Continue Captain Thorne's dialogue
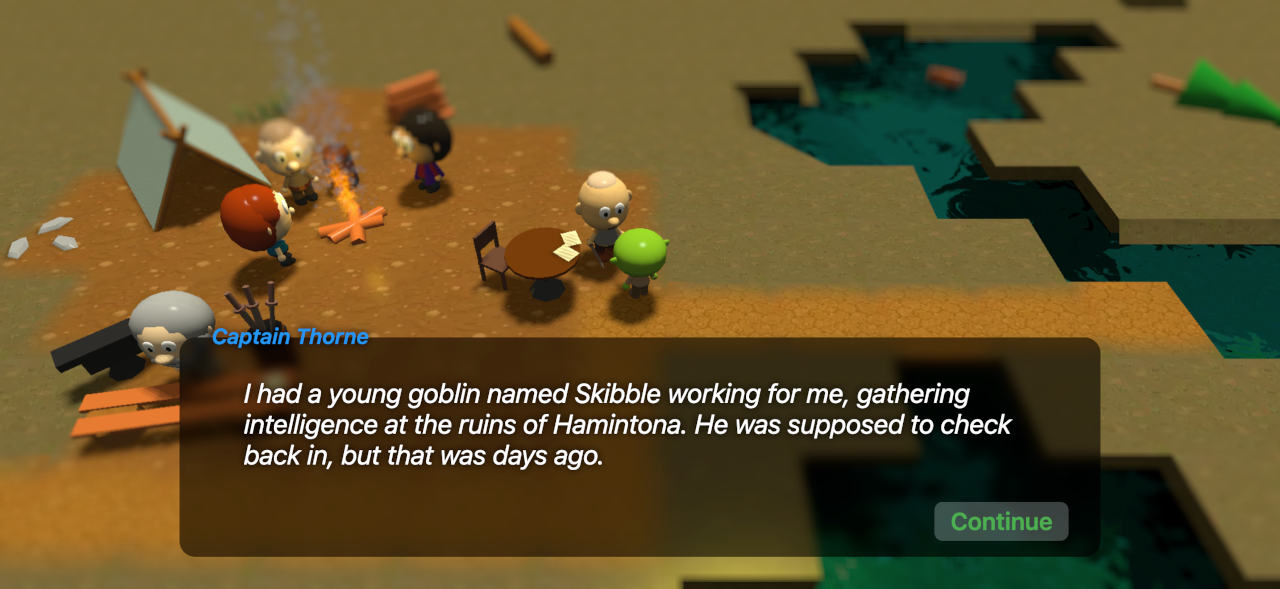1280x589 pixels. pyautogui.click(x=1000, y=522)
